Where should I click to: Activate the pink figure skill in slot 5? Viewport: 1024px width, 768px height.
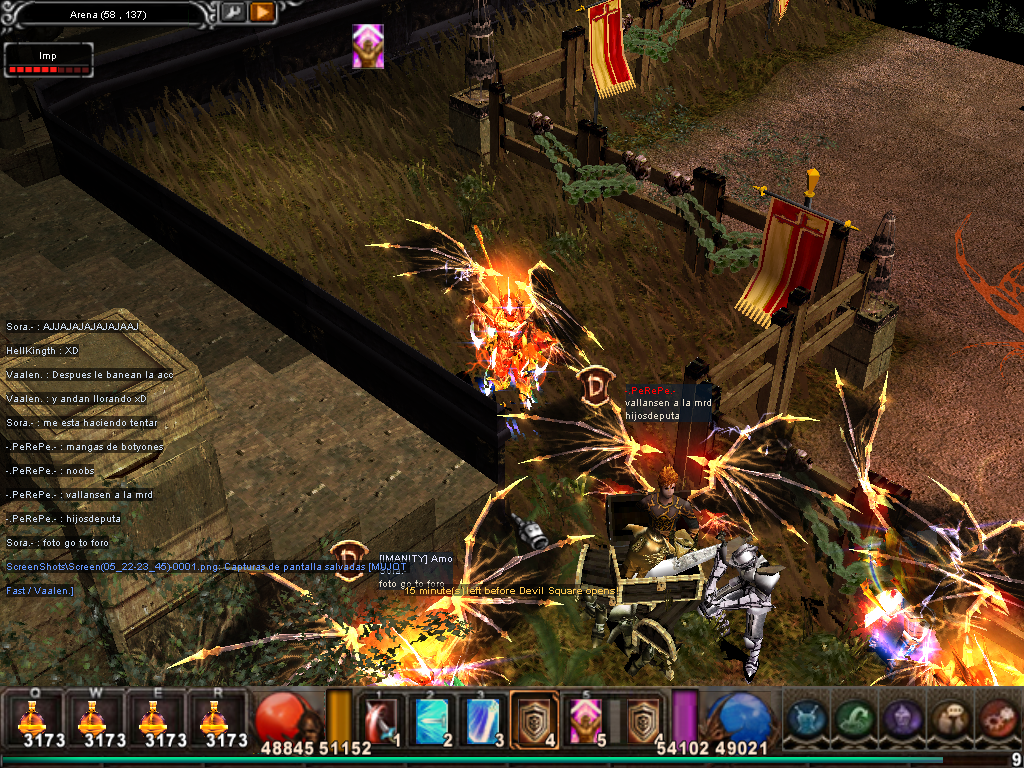(584, 718)
